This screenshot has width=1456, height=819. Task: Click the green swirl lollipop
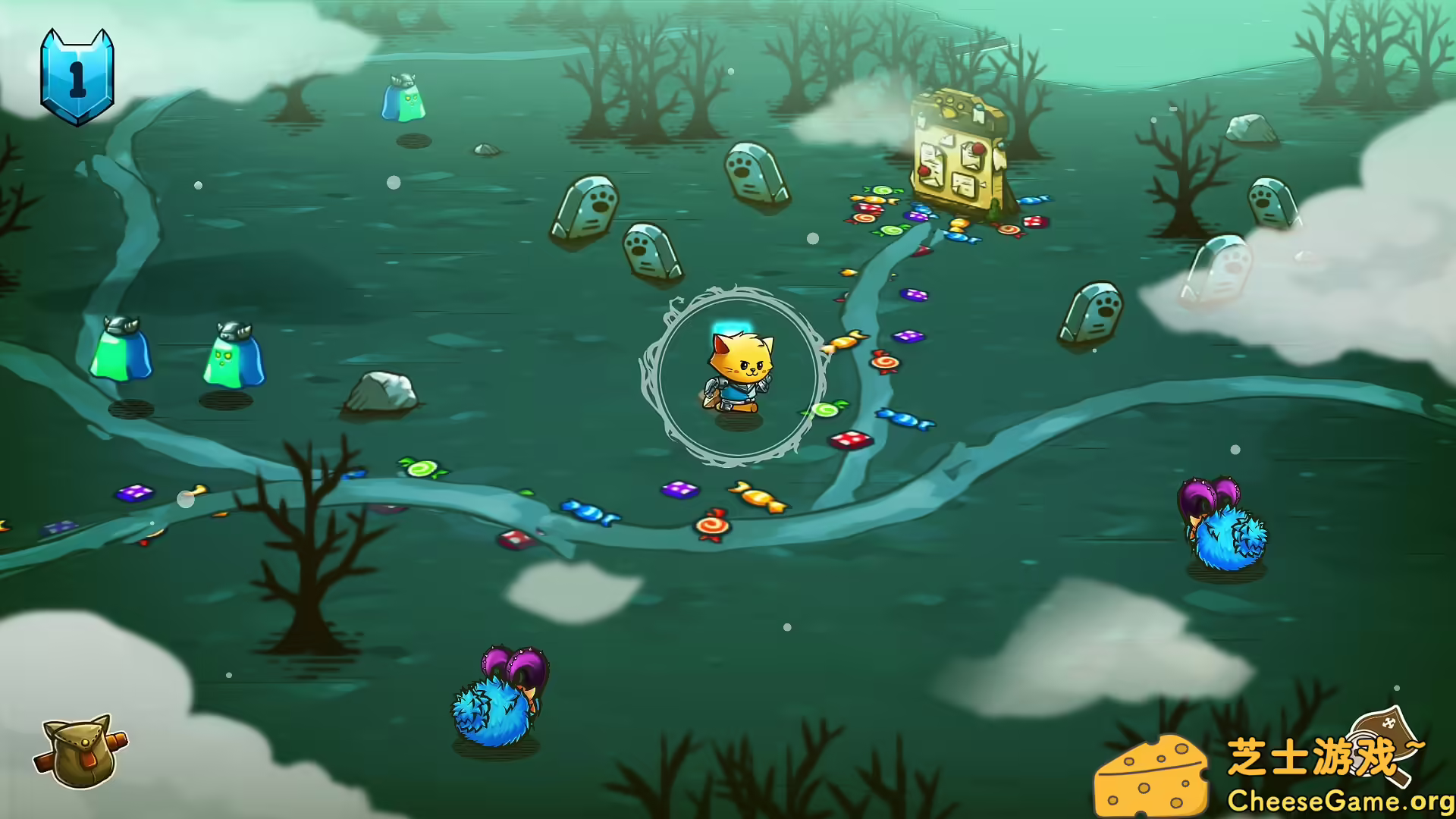tap(827, 409)
